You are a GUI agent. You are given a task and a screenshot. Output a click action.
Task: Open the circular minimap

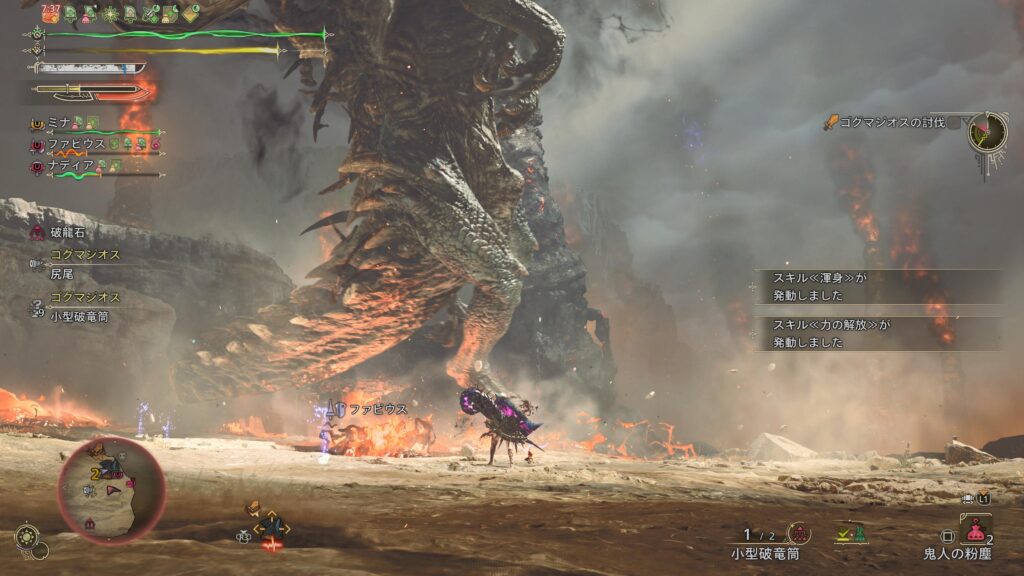111,490
